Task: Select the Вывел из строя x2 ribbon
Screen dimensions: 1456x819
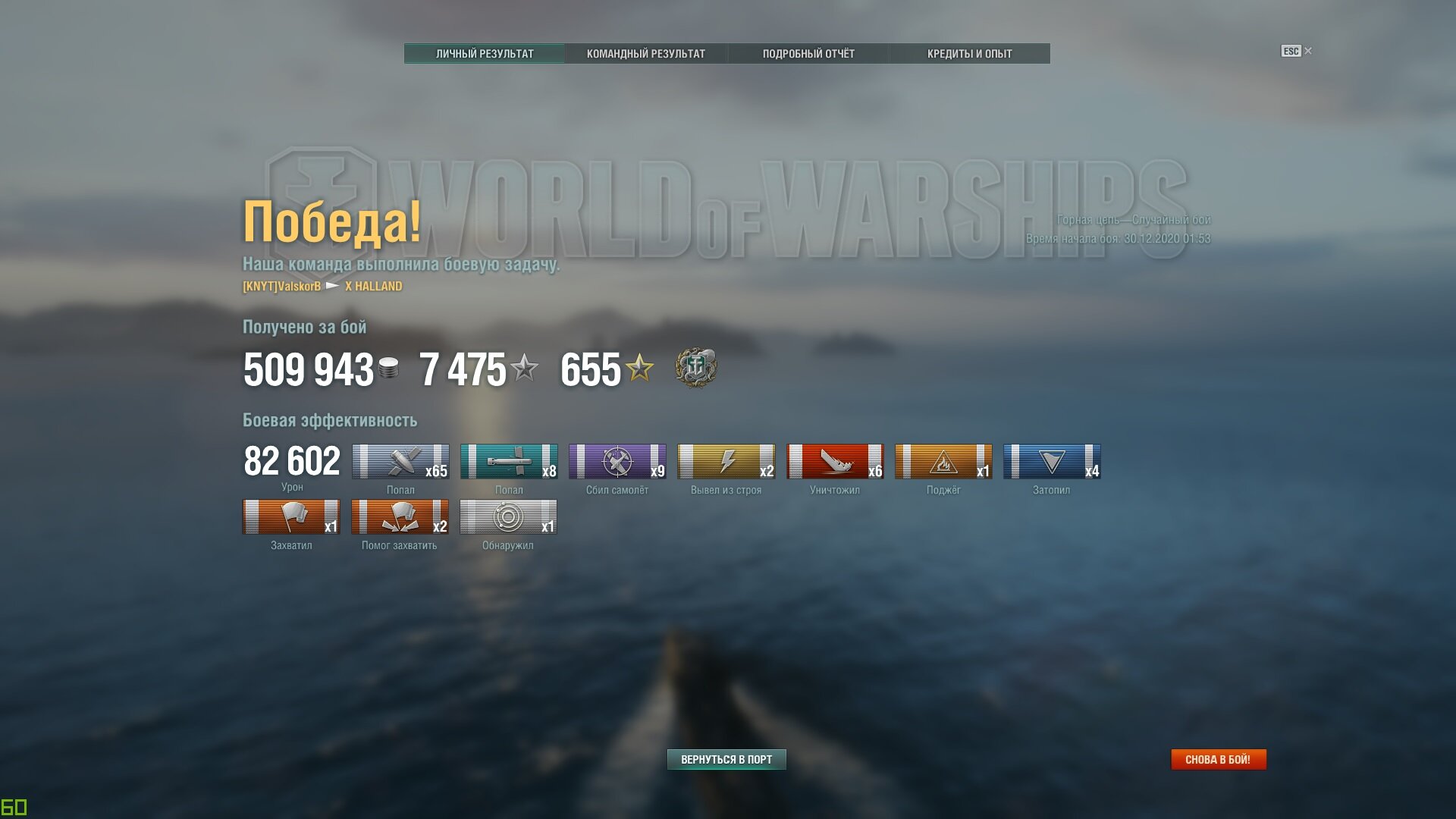Action: tap(726, 462)
